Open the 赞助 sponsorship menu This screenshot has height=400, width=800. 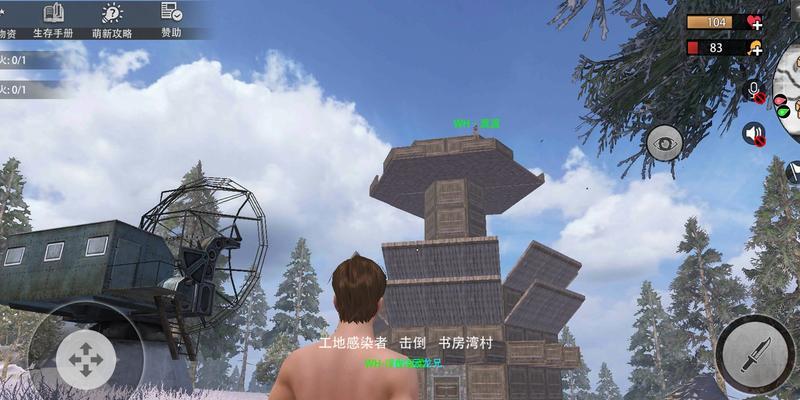pos(172,20)
